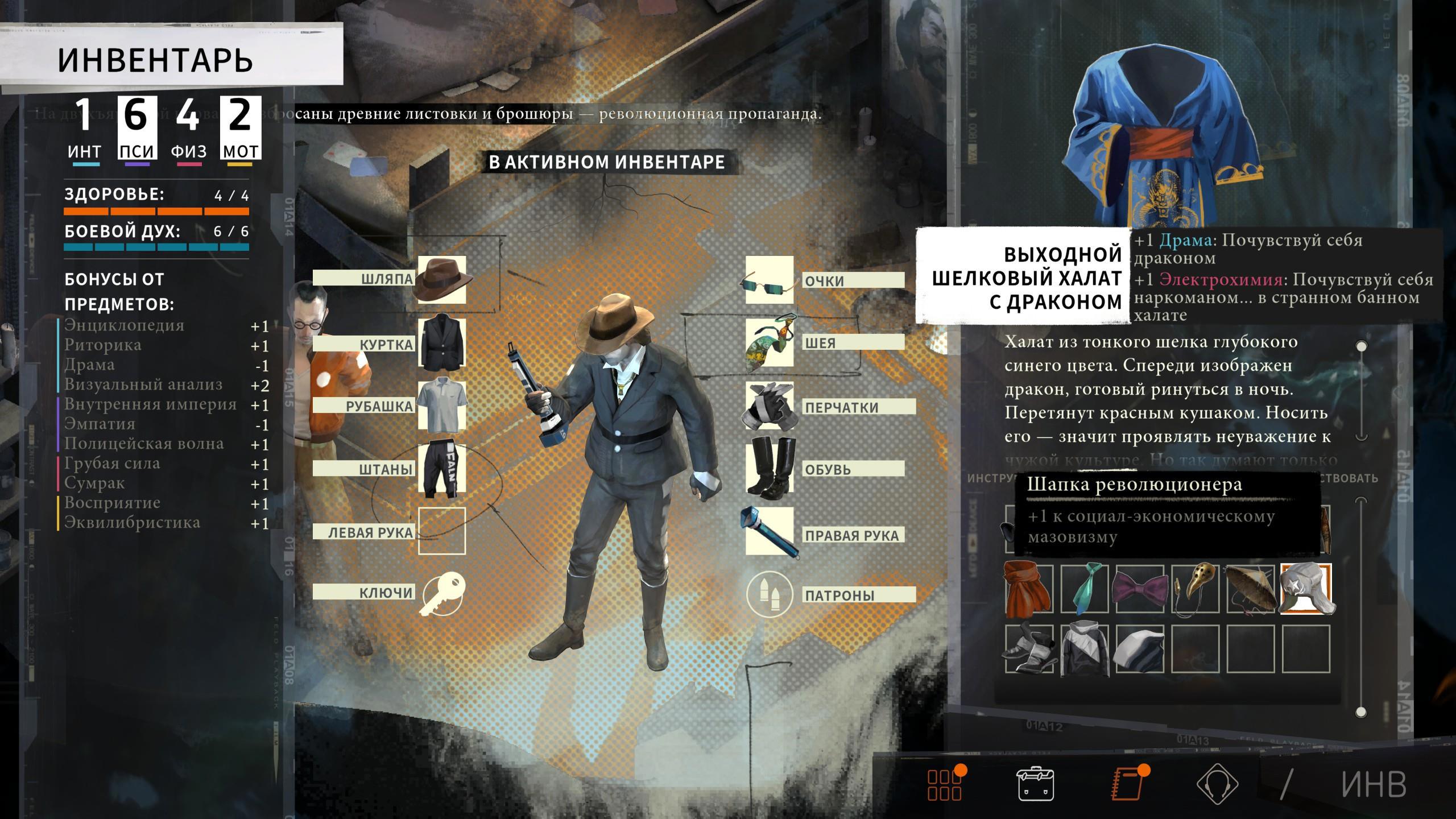Open the keys slot

click(x=442, y=594)
